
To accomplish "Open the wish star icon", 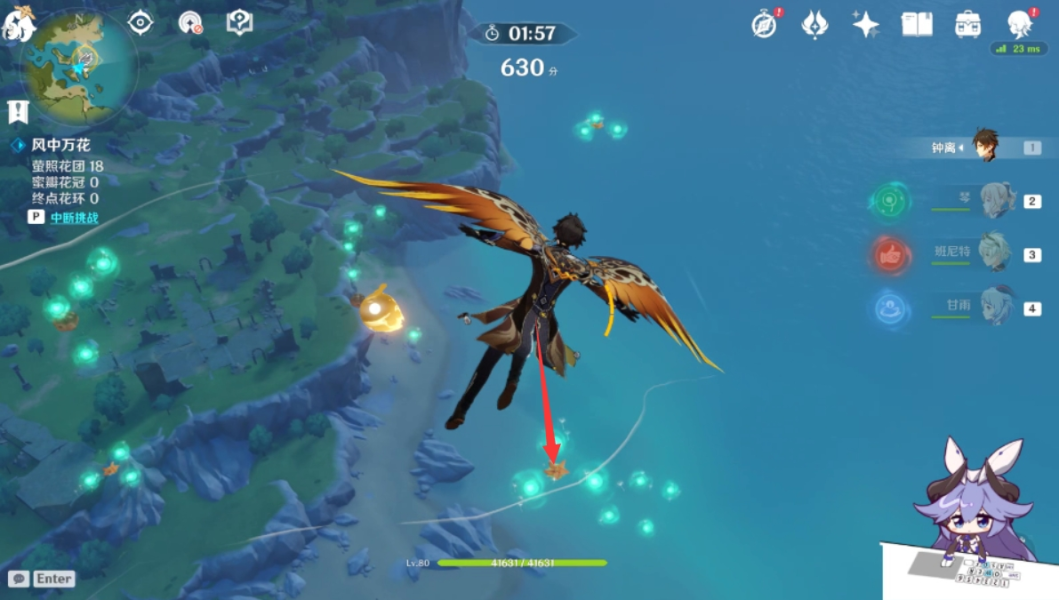I will tap(866, 25).
